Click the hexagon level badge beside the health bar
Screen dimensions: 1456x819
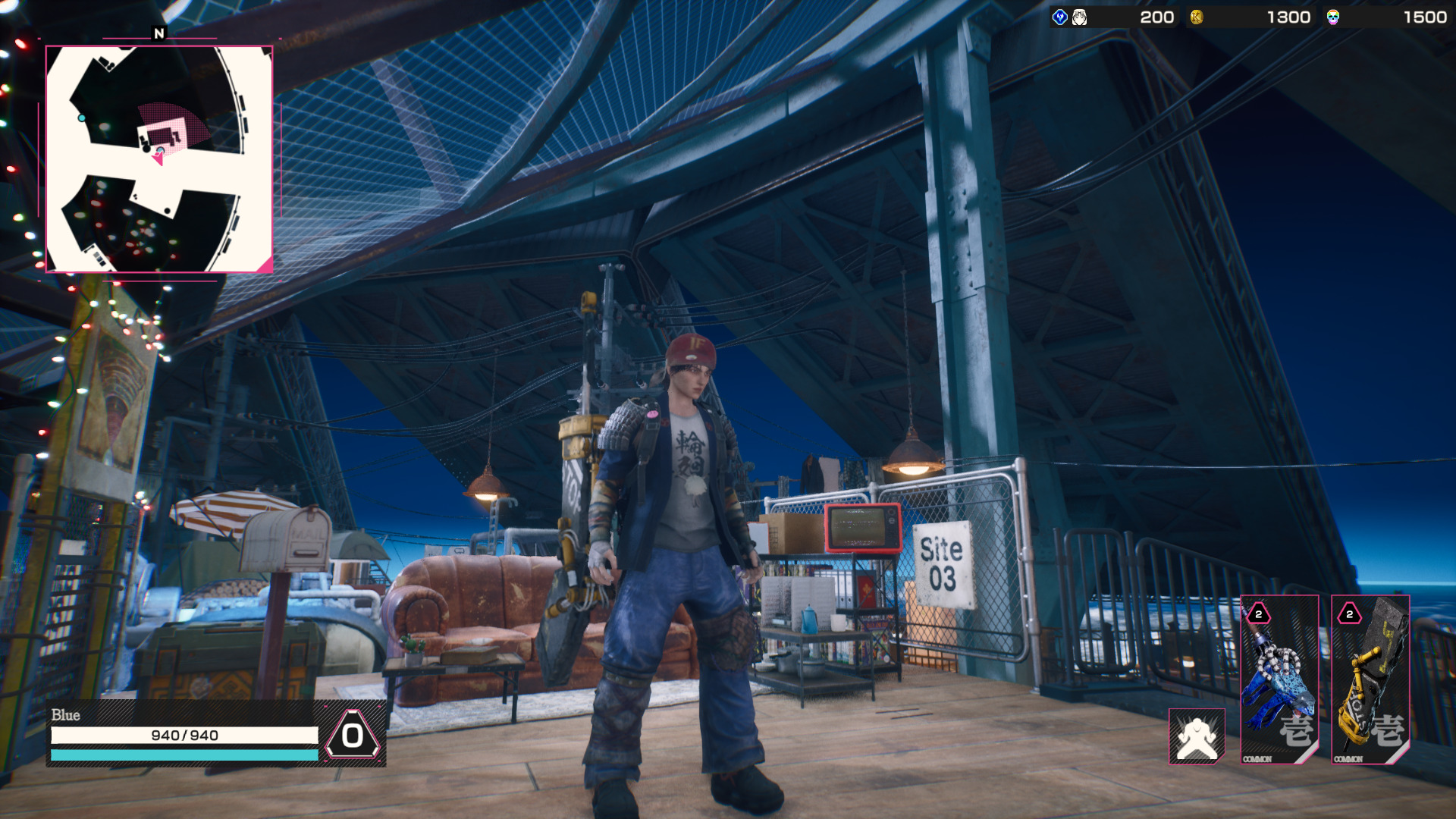[353, 735]
